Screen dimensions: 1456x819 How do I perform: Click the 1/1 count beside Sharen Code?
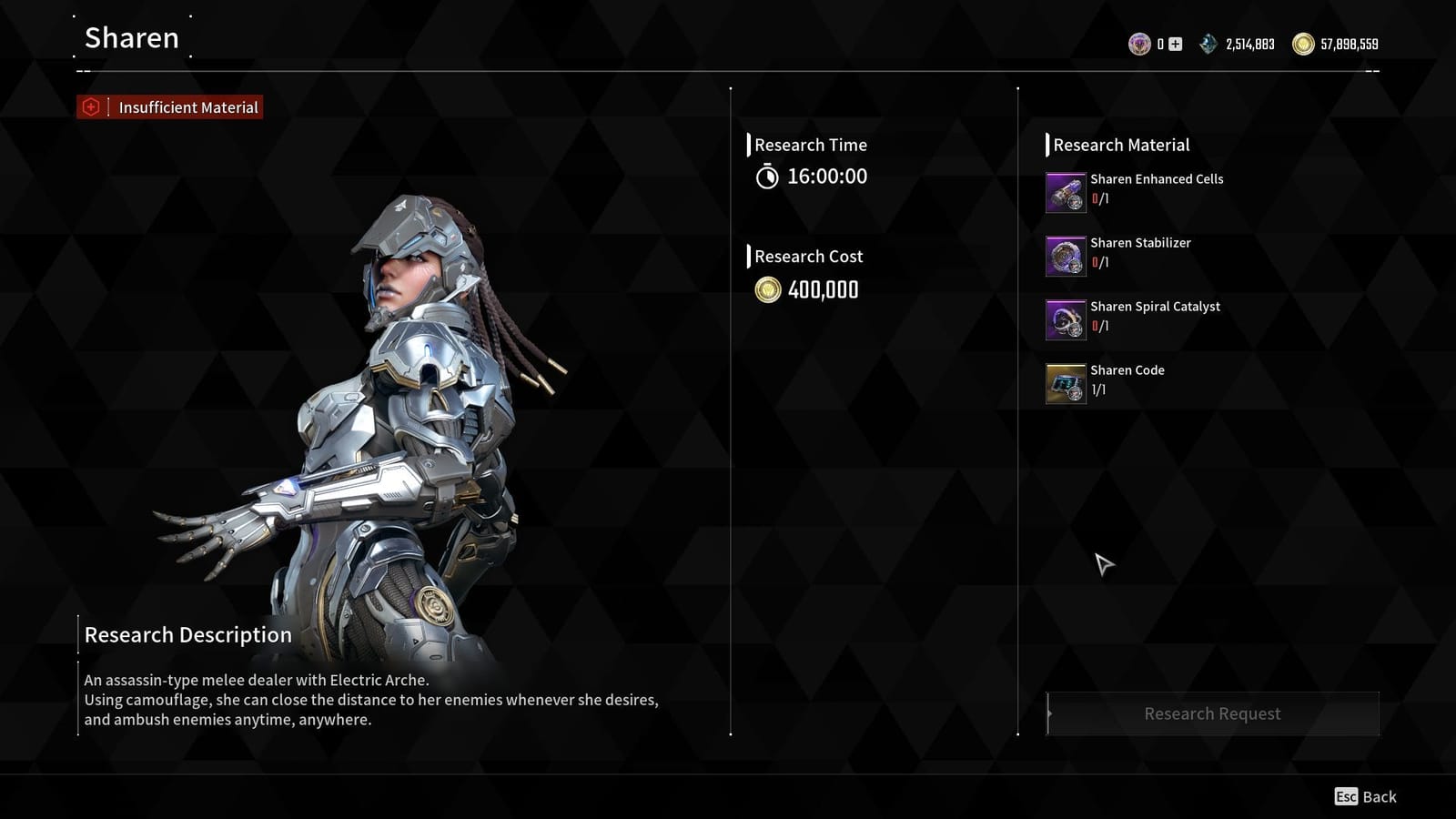1099,389
